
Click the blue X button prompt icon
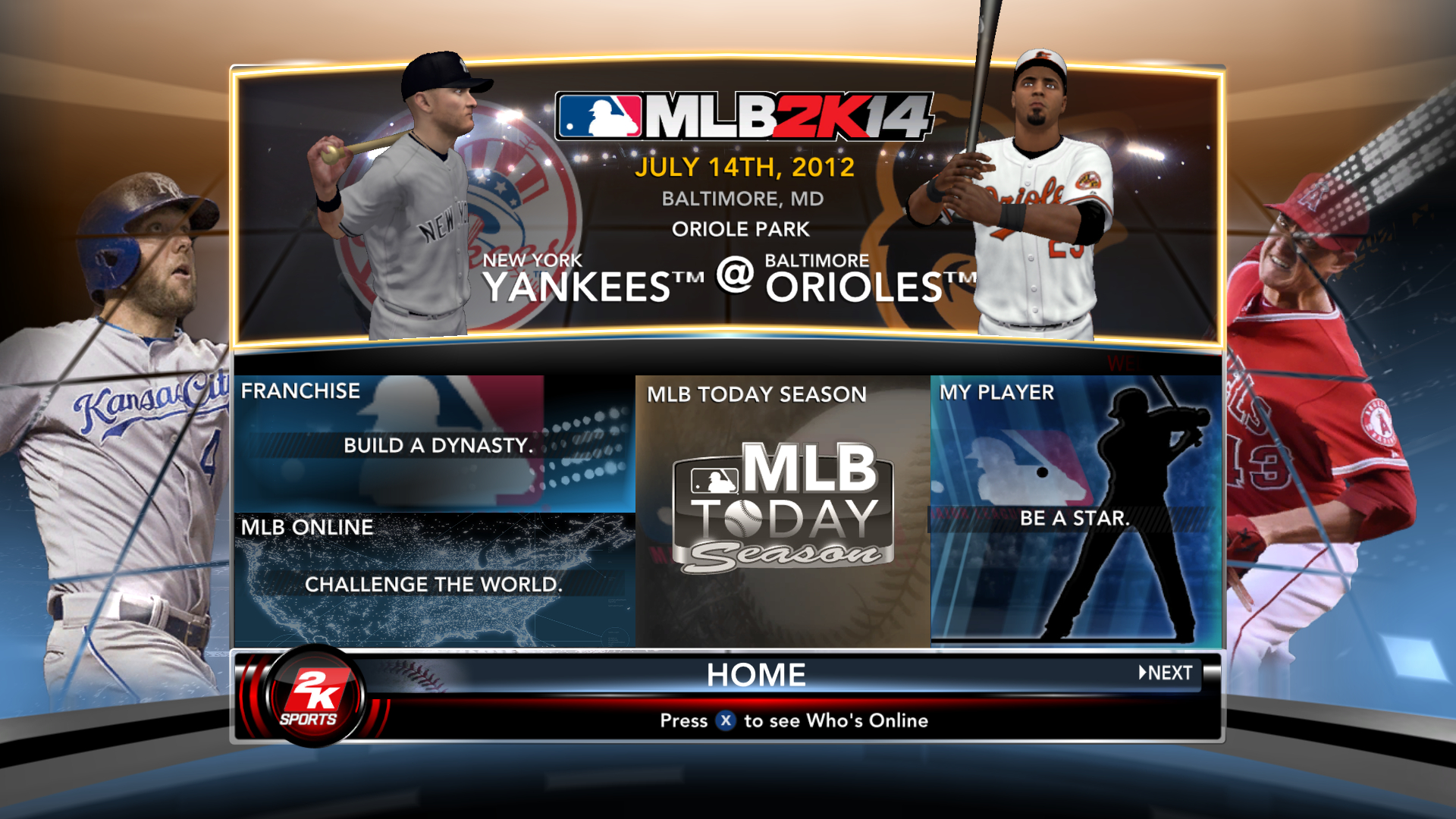[x=726, y=721]
